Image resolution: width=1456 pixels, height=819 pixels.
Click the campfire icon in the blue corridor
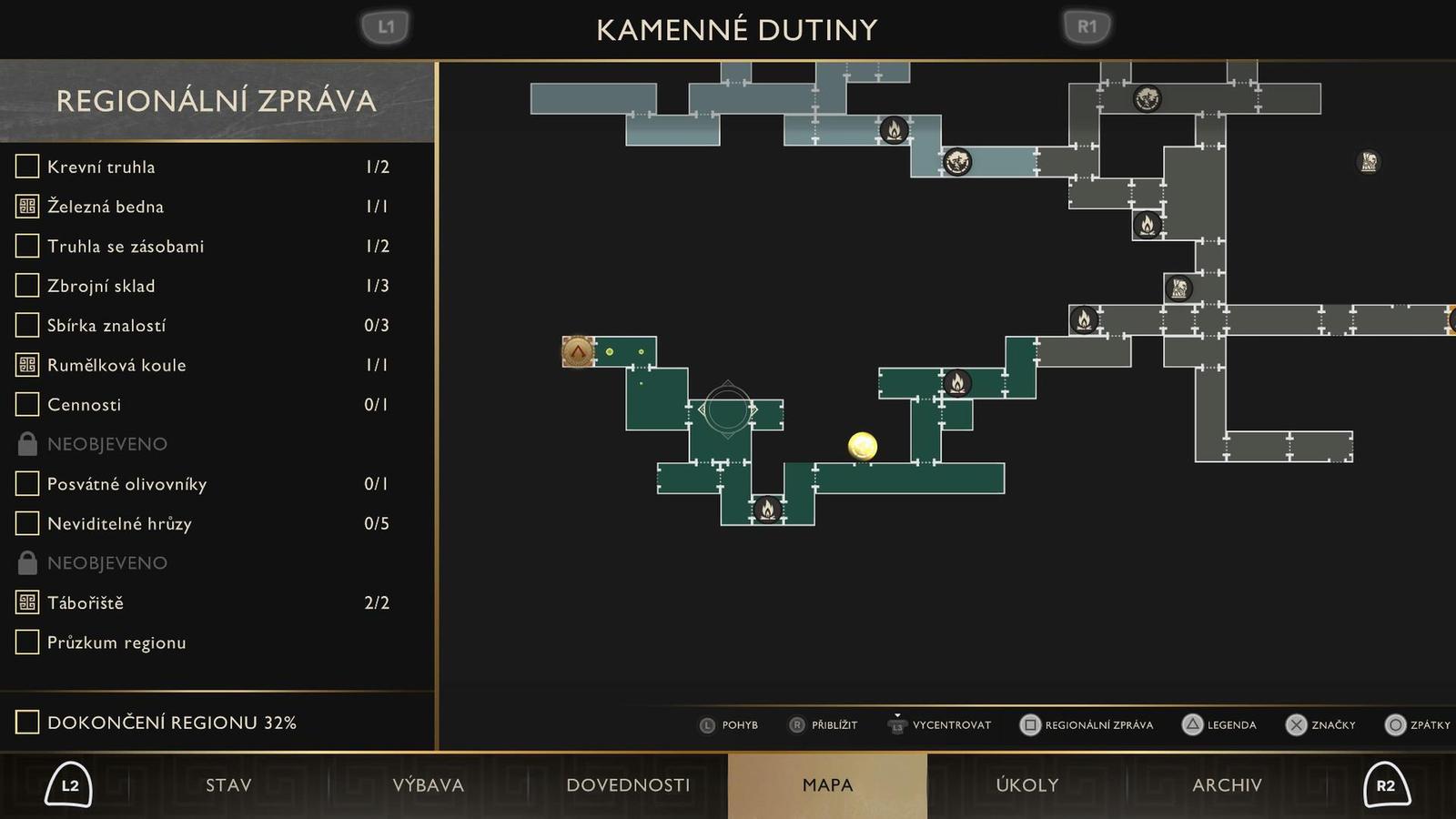(x=894, y=130)
